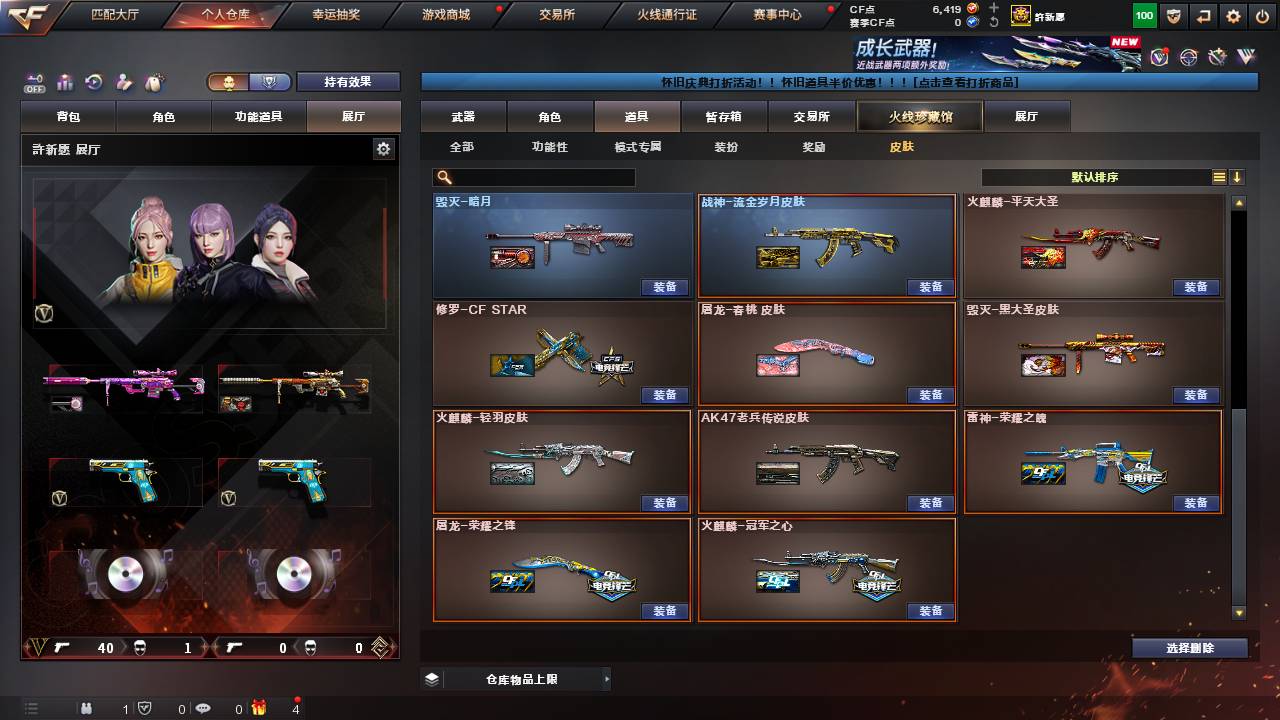Click the gift box icon with red notification dot
The image size is (1280, 720).
pos(260,708)
